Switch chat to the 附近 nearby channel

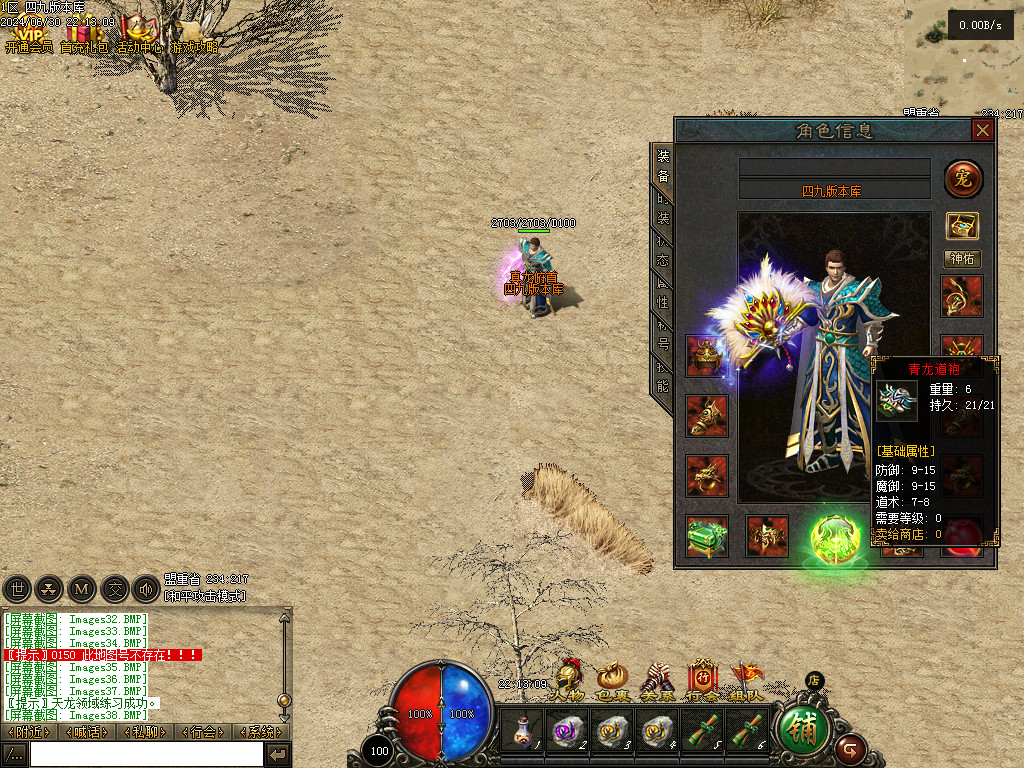tap(28, 732)
